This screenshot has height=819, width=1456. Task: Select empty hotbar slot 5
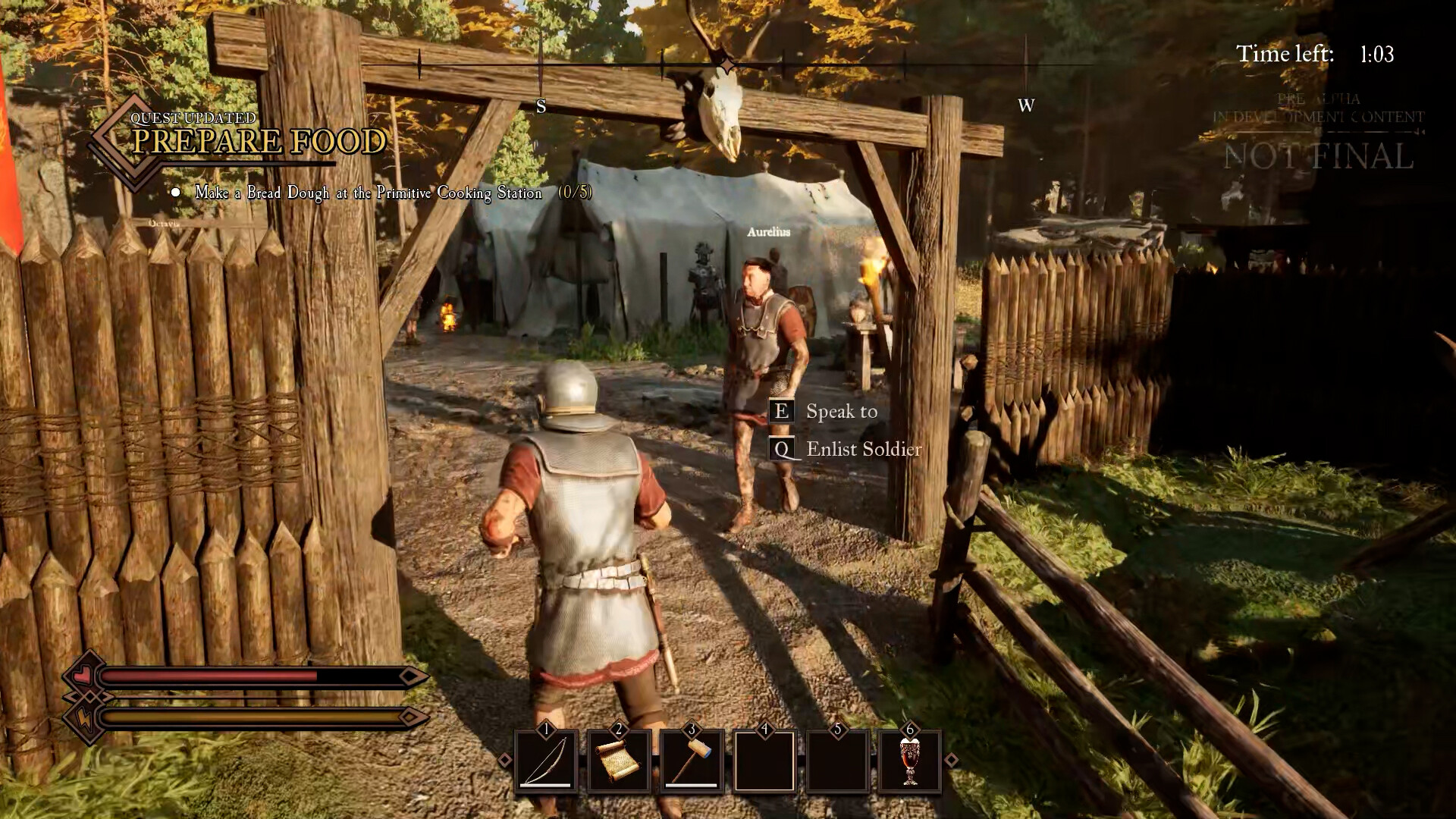point(839,762)
